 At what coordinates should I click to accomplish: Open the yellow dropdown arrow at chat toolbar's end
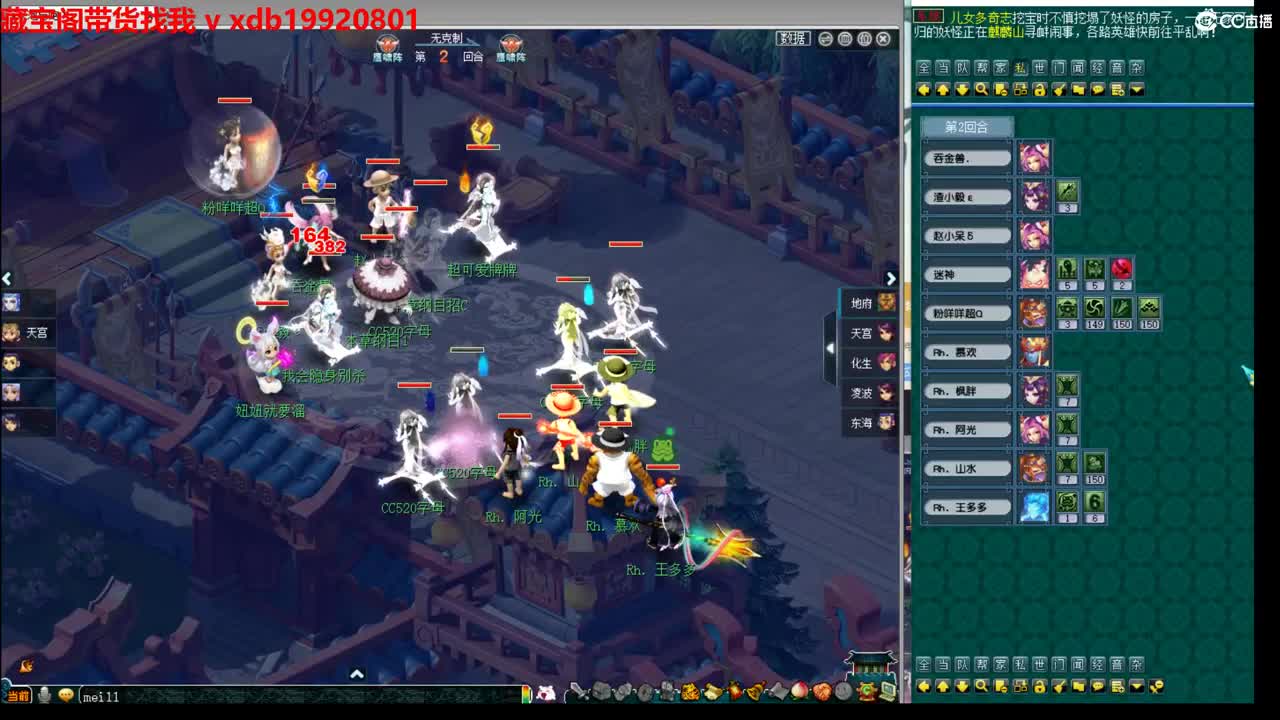1136,89
